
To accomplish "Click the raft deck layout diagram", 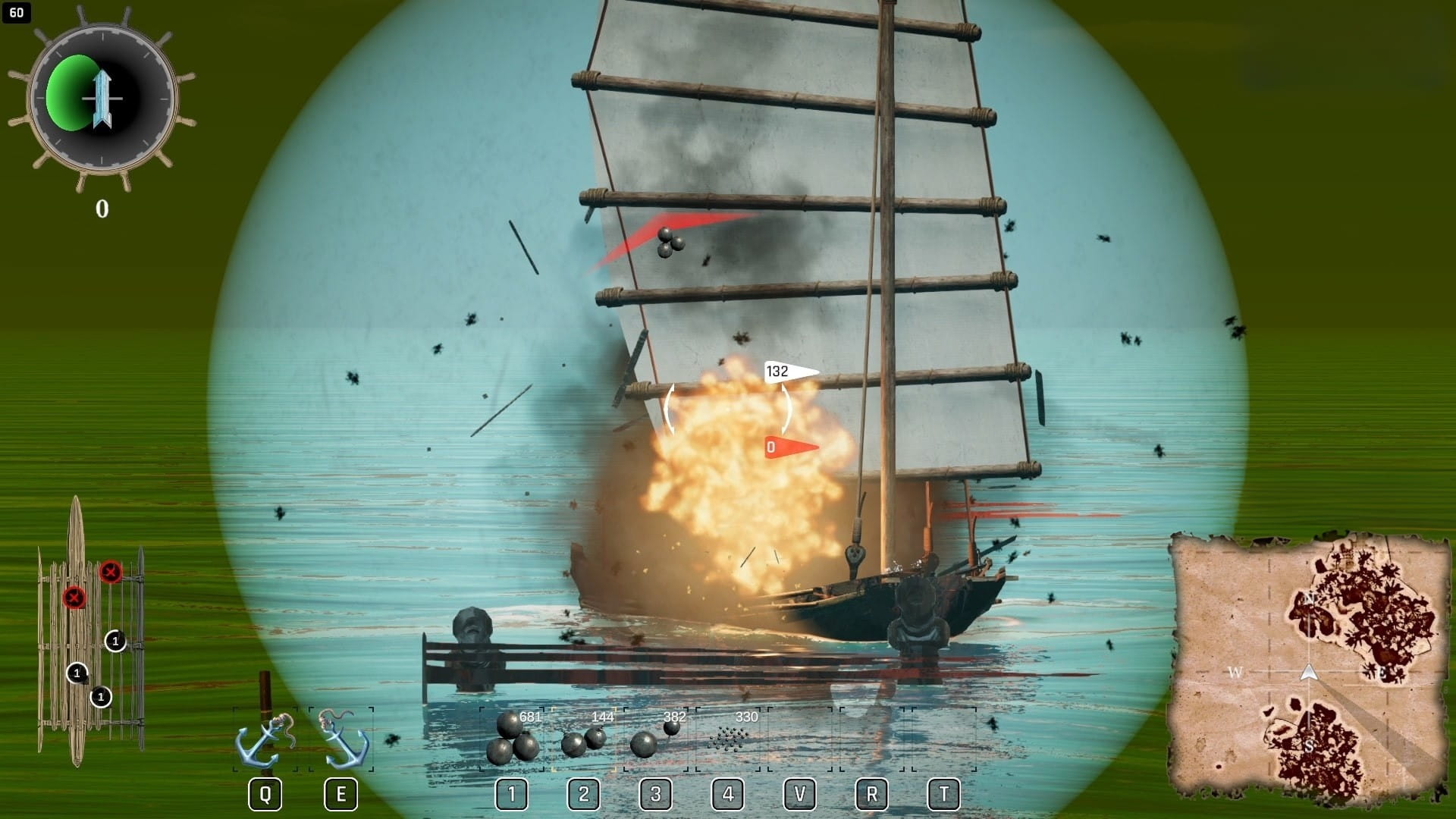I will coord(89,633).
